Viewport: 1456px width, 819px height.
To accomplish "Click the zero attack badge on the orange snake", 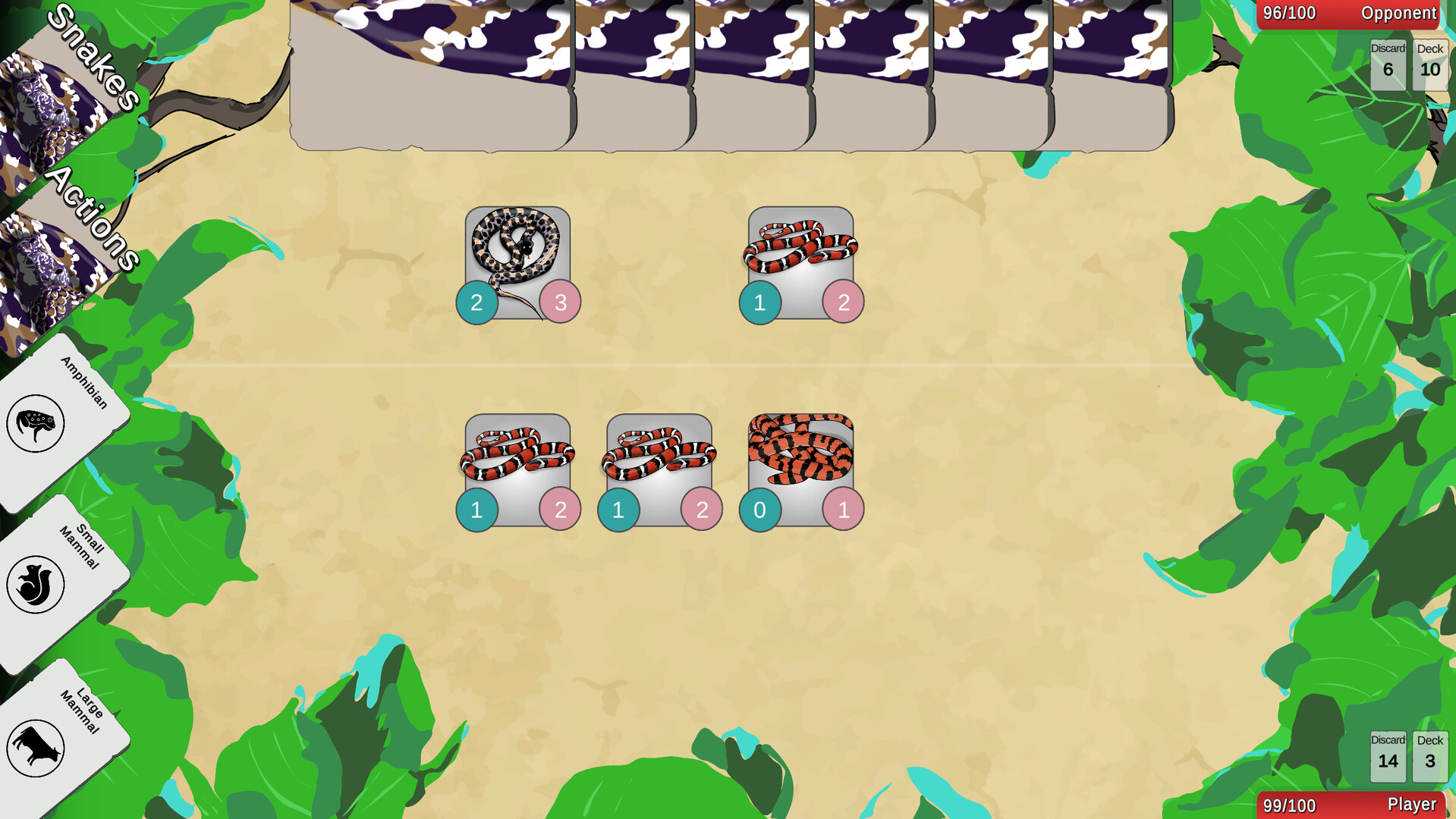I will [760, 510].
